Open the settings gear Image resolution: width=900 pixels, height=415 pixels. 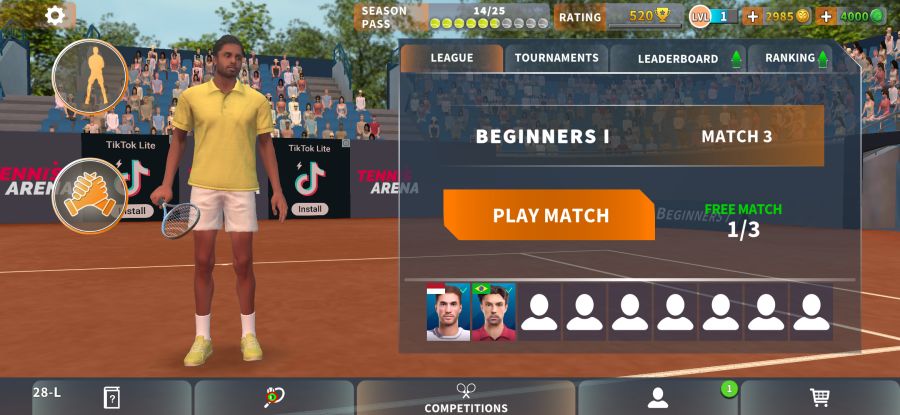pos(55,15)
